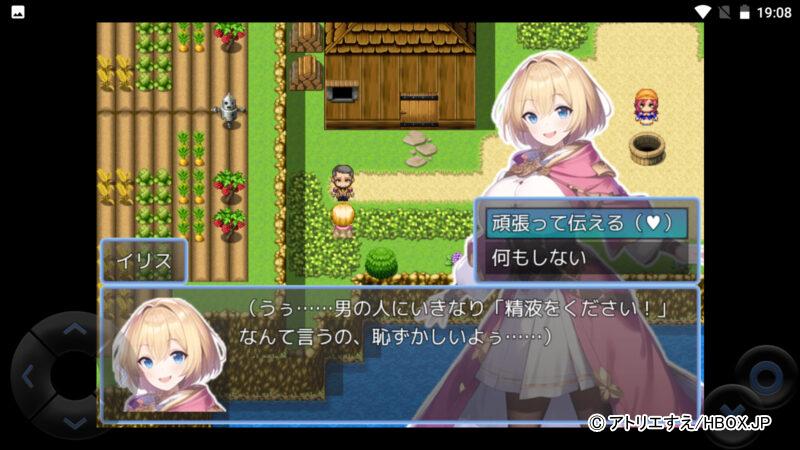800x450 pixels.
Task: Tap the virtual d-pad down arrow
Action: point(75,423)
